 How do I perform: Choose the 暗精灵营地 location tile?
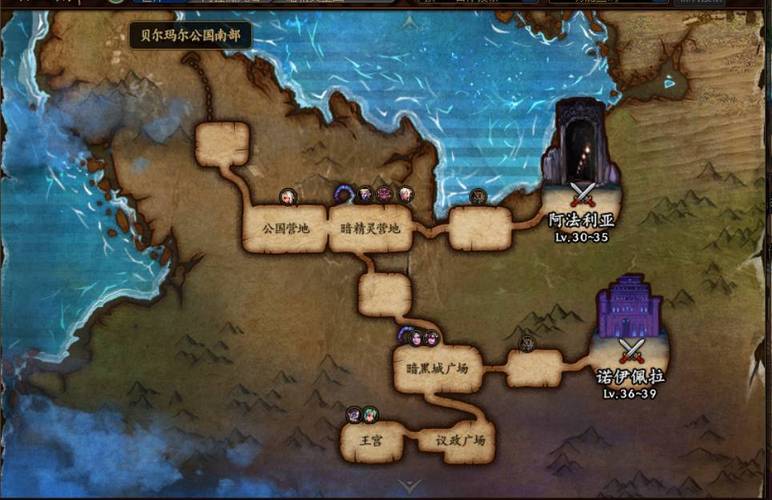tap(370, 229)
